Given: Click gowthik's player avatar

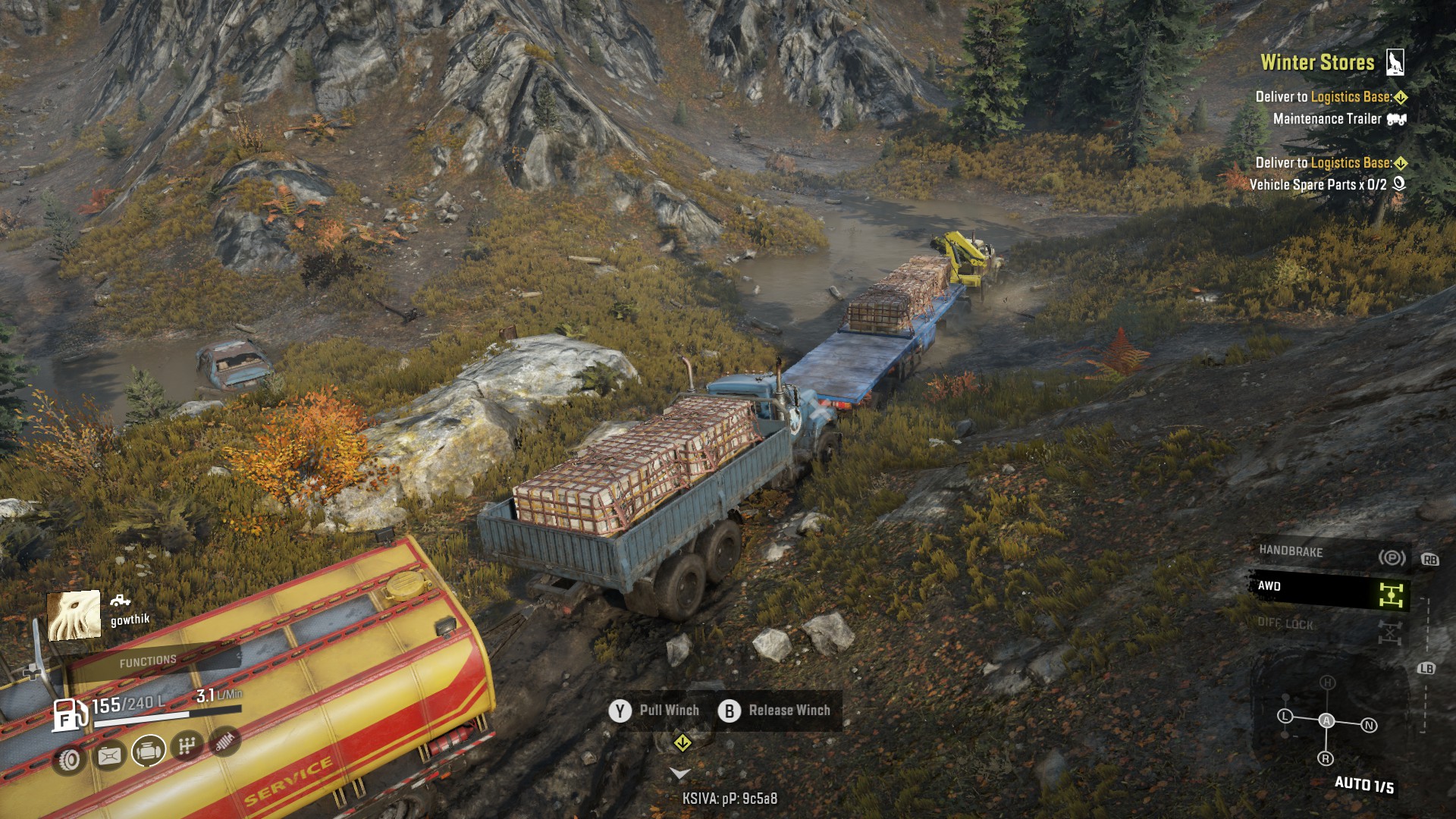Looking at the screenshot, I should tap(74, 615).
